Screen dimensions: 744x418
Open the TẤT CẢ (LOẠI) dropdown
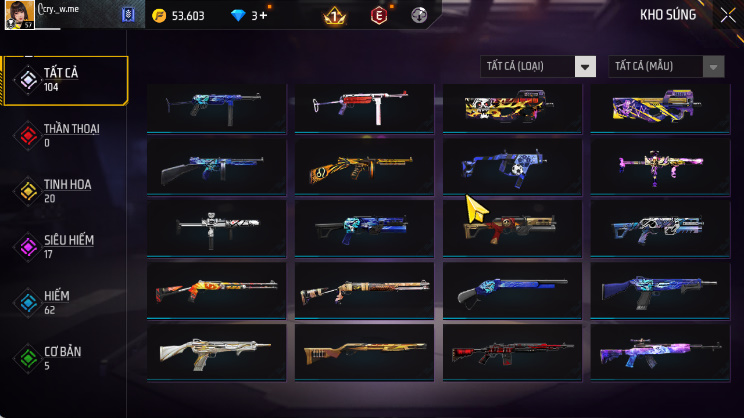(539, 66)
